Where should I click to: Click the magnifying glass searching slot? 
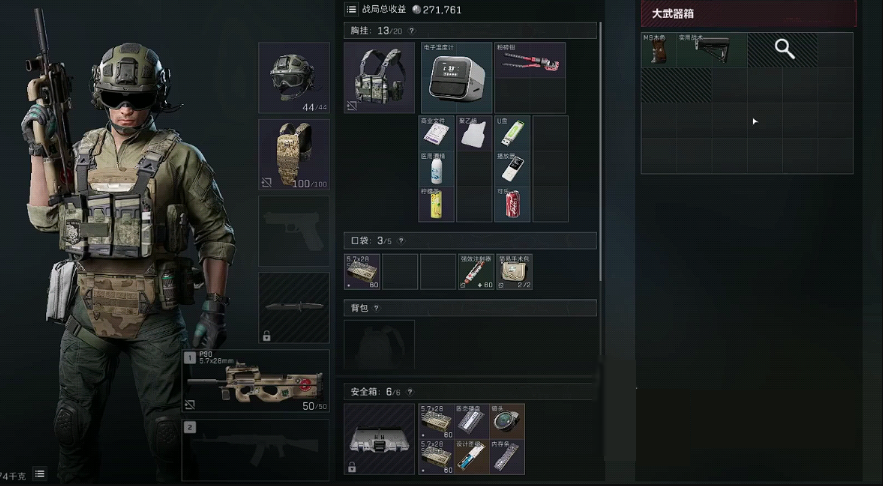pos(785,50)
